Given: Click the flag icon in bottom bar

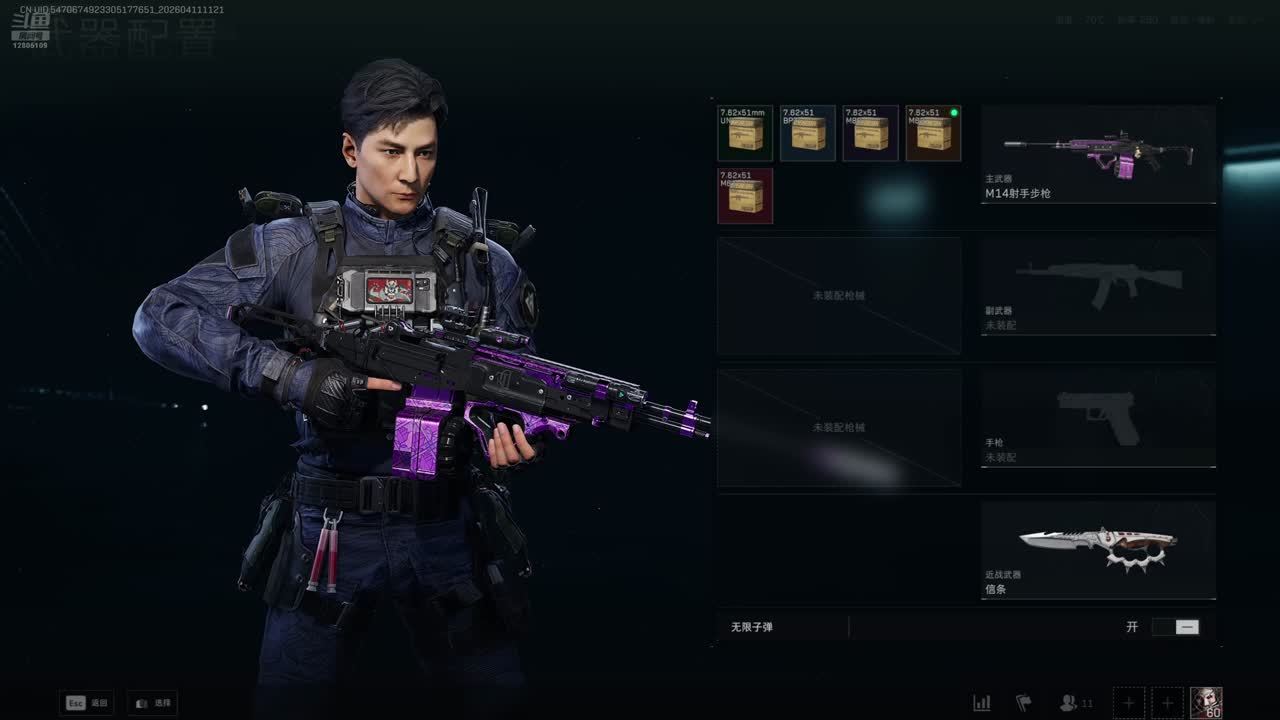Looking at the screenshot, I should click(1023, 703).
